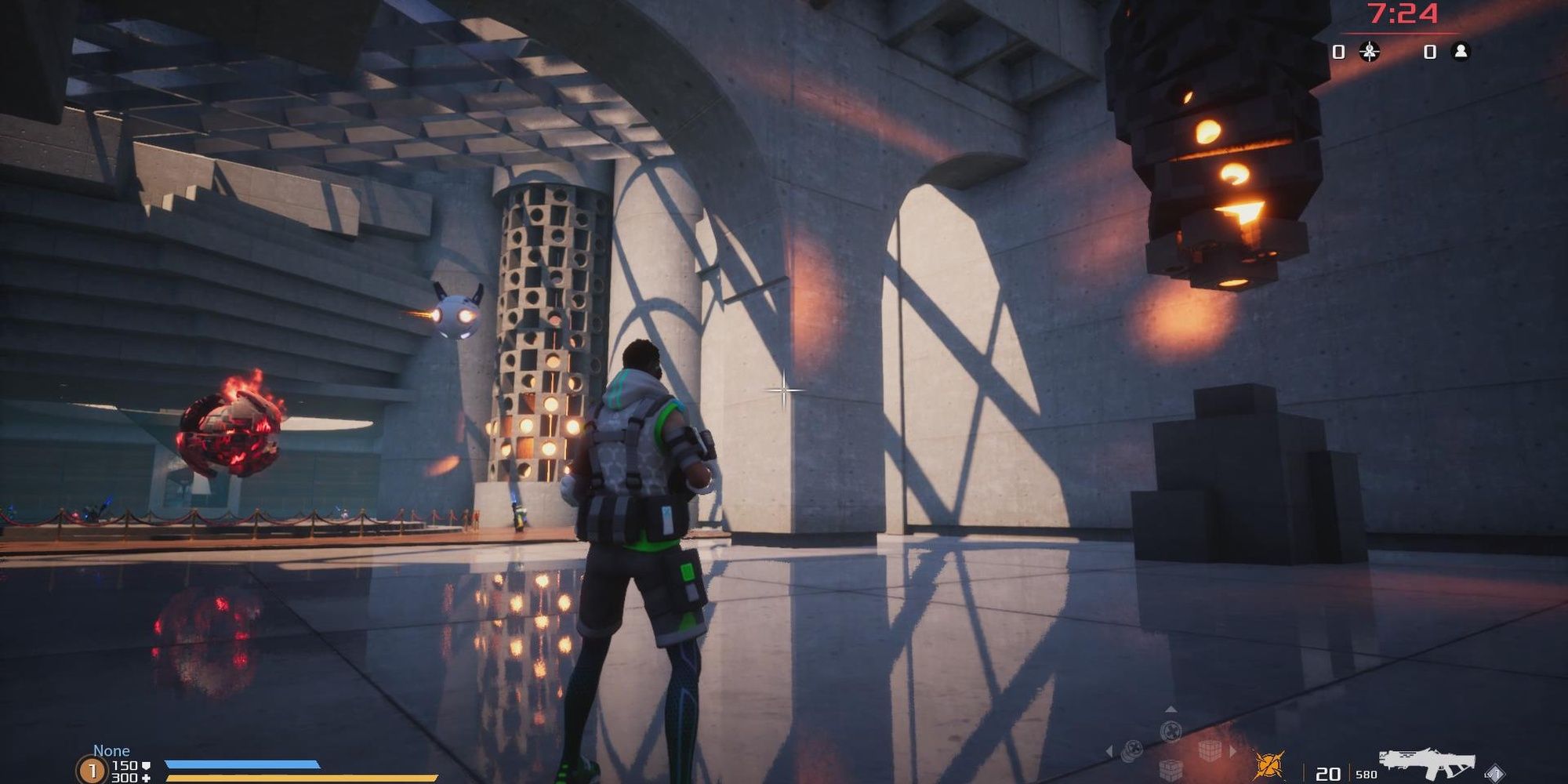Screen dimensions: 1568x784
Task: Click the crosshair kills icon
Action: [x=1370, y=52]
